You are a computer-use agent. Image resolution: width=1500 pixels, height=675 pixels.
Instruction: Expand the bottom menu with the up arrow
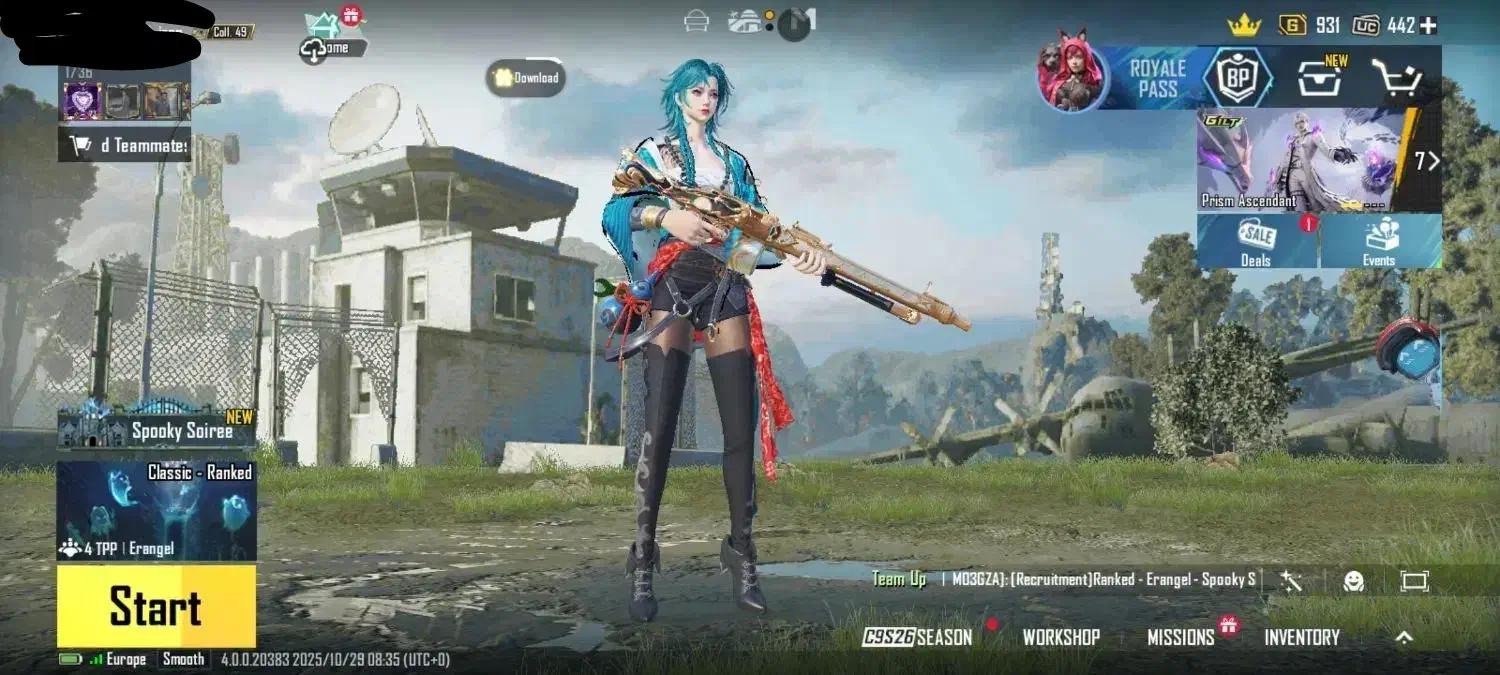(1404, 637)
